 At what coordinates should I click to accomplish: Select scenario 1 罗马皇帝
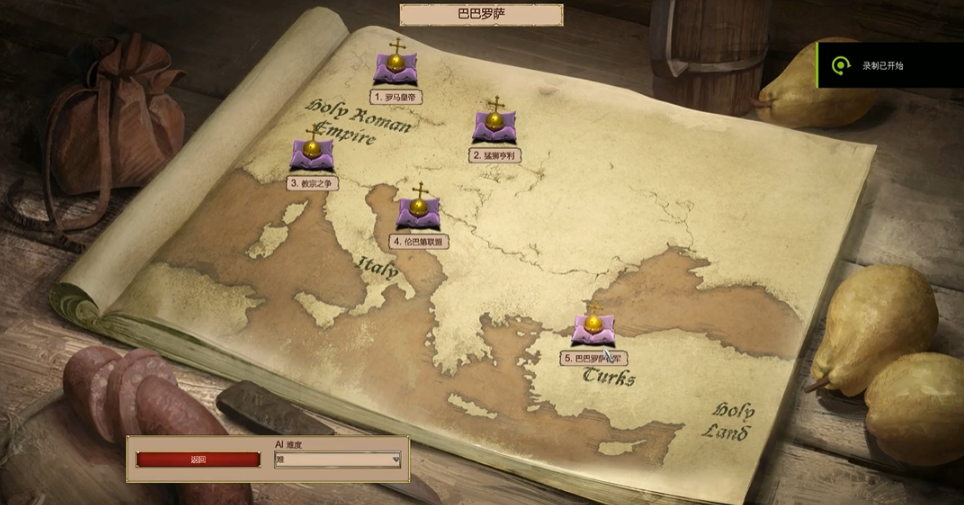pyautogui.click(x=396, y=68)
